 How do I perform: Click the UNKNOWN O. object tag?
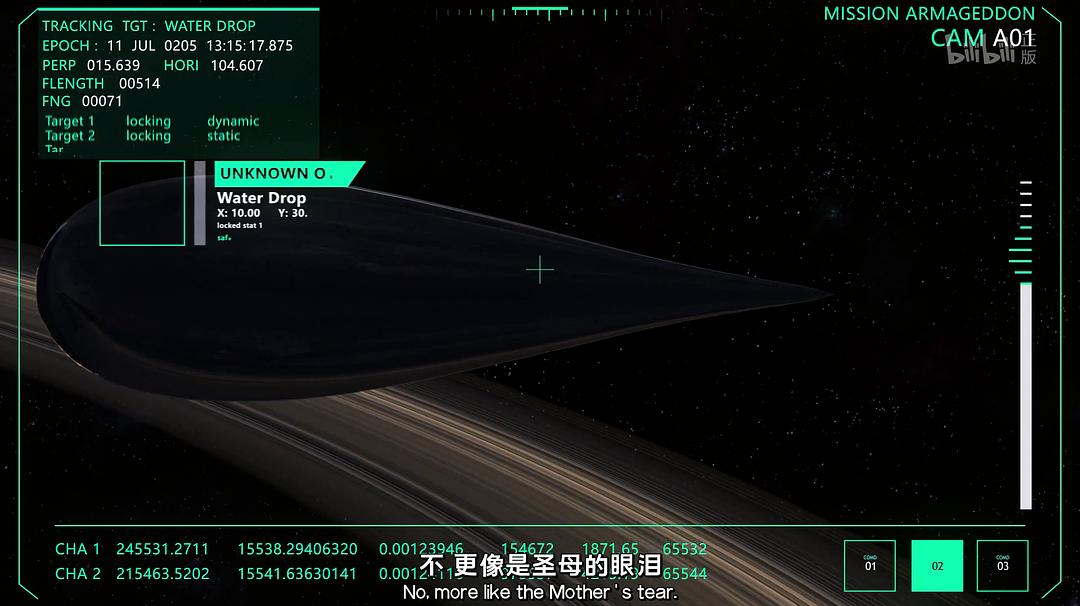click(x=285, y=174)
